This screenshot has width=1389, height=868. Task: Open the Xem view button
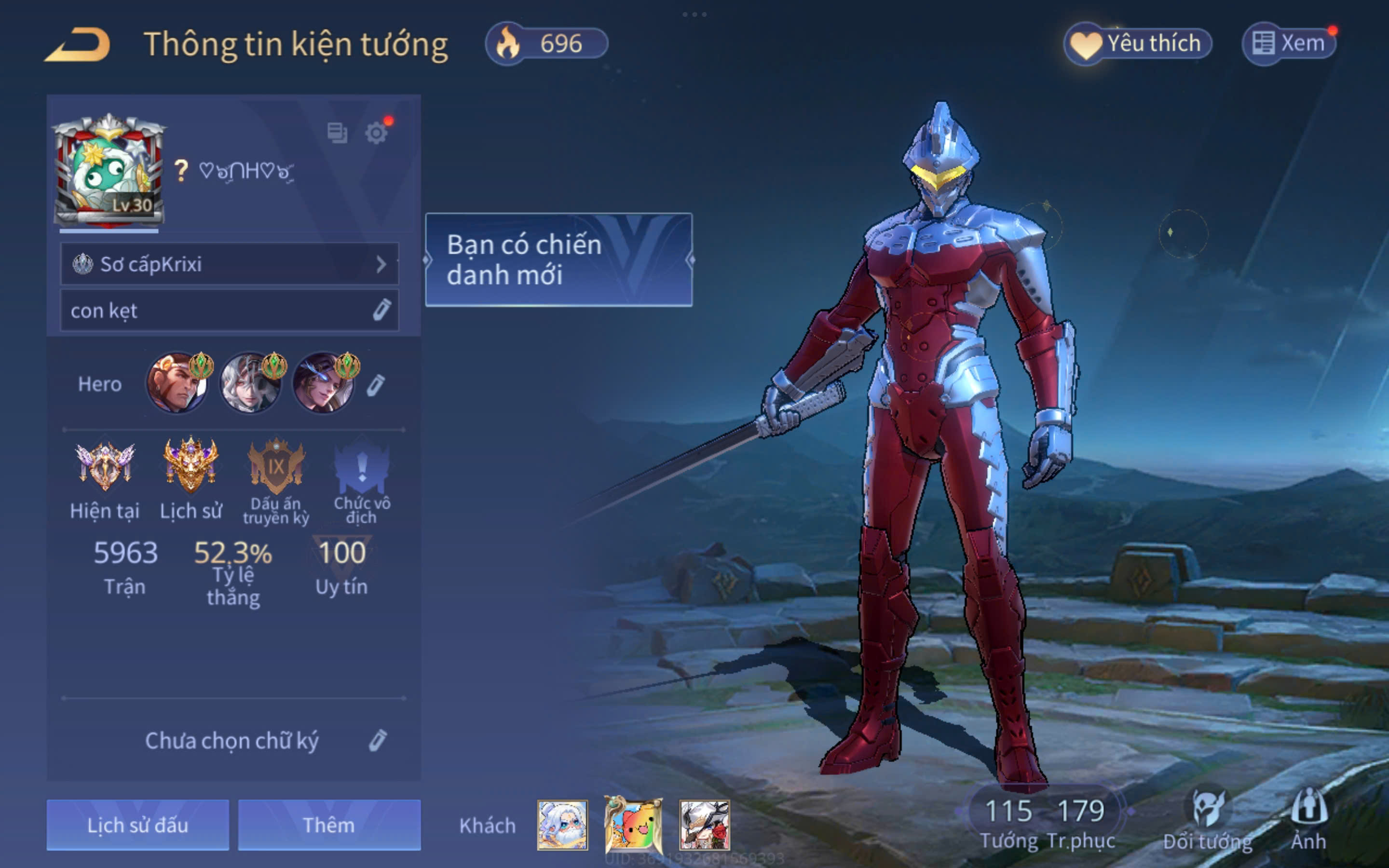pyautogui.click(x=1289, y=43)
